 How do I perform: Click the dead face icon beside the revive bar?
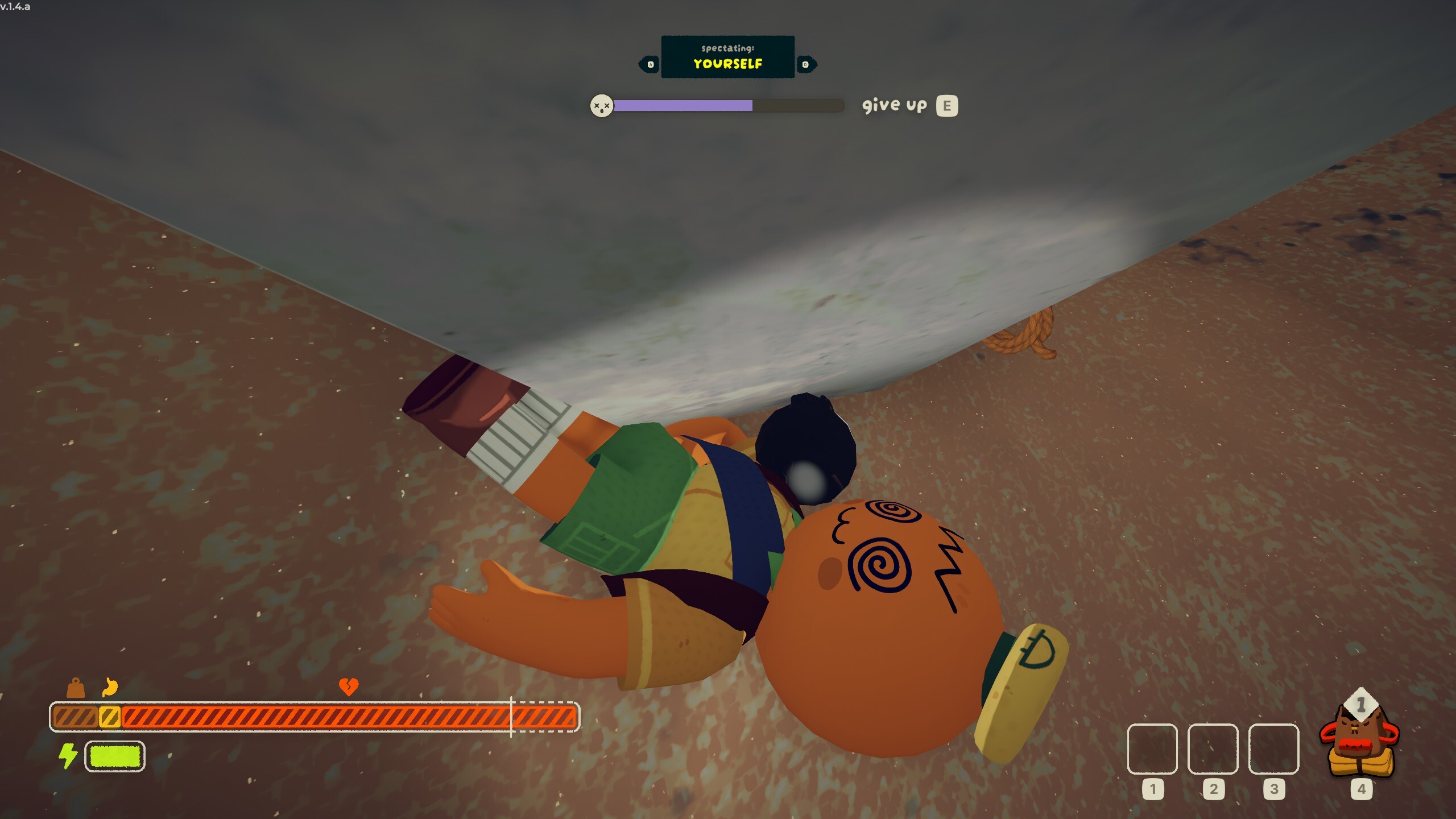click(603, 105)
